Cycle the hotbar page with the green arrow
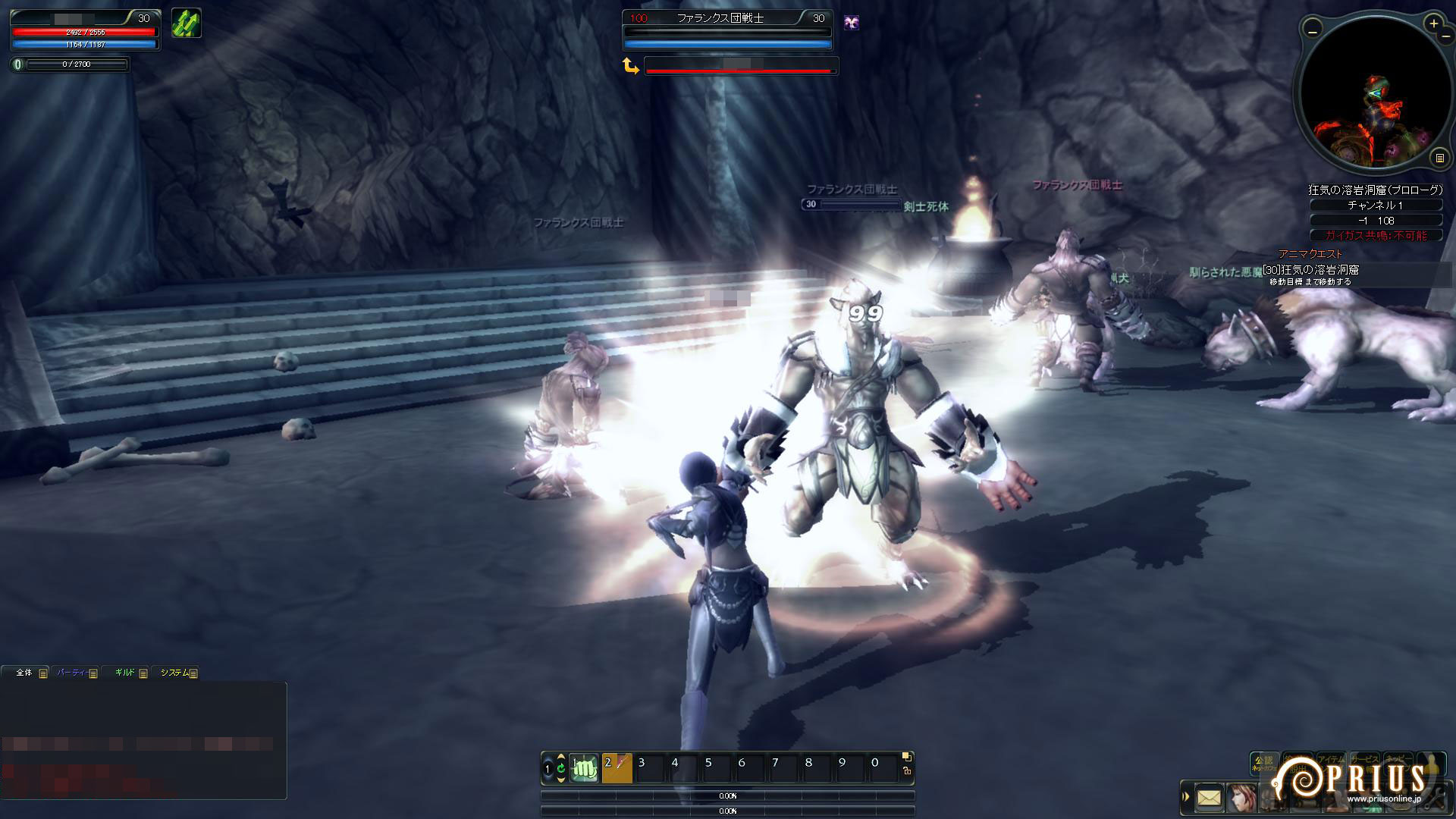Image resolution: width=1456 pixels, height=819 pixels. click(560, 768)
